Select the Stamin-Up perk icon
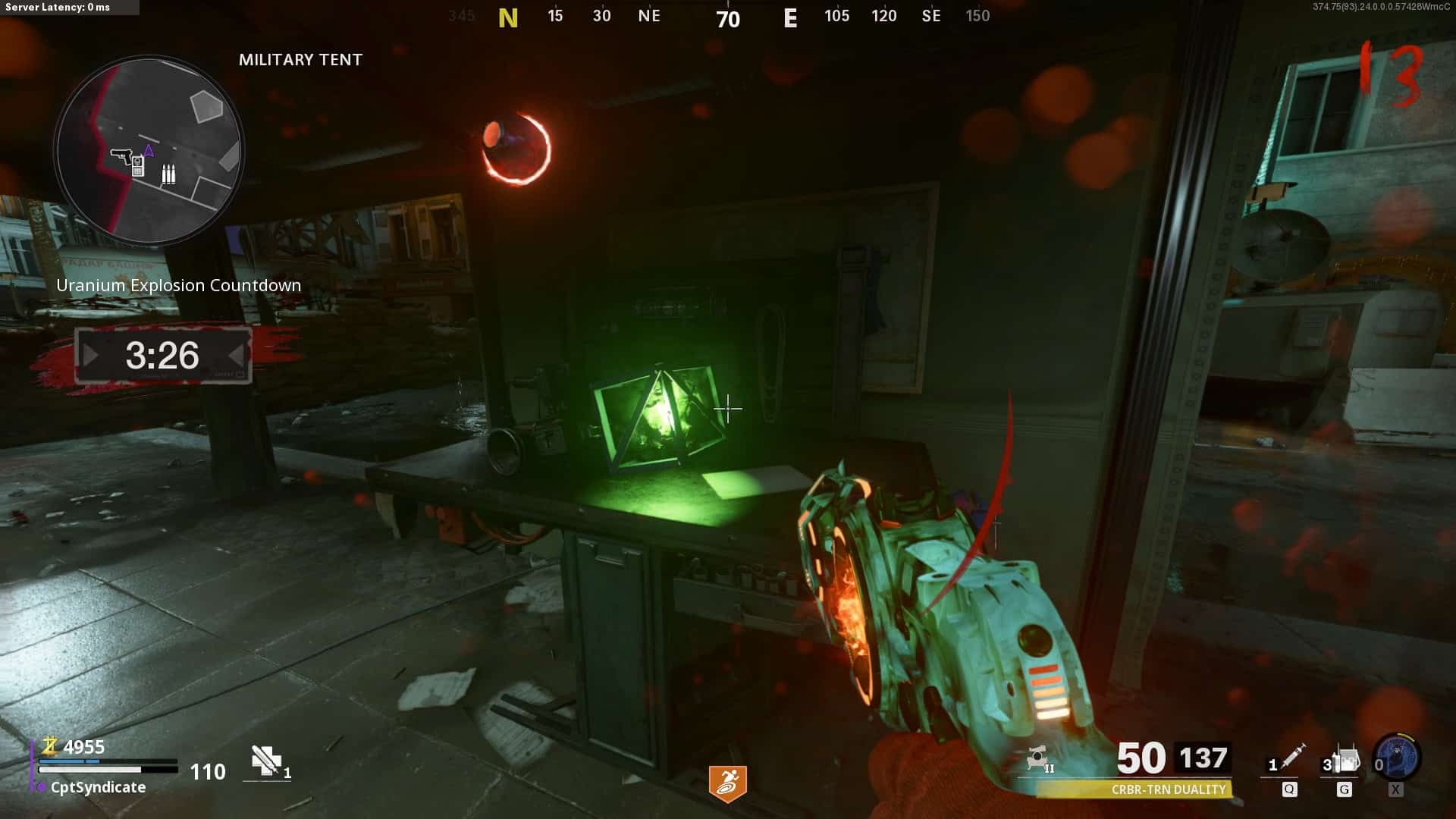The height and width of the screenshot is (819, 1456). coord(727,783)
